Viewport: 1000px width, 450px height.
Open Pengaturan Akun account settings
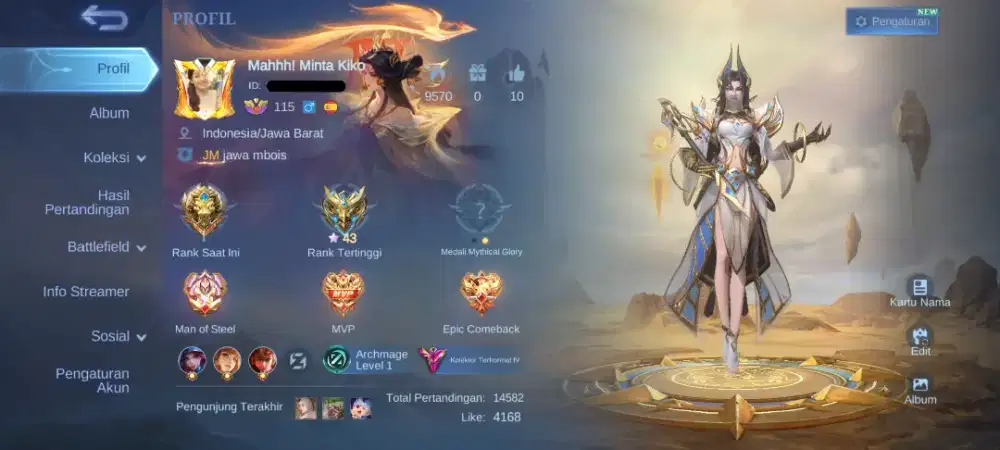[x=92, y=380]
